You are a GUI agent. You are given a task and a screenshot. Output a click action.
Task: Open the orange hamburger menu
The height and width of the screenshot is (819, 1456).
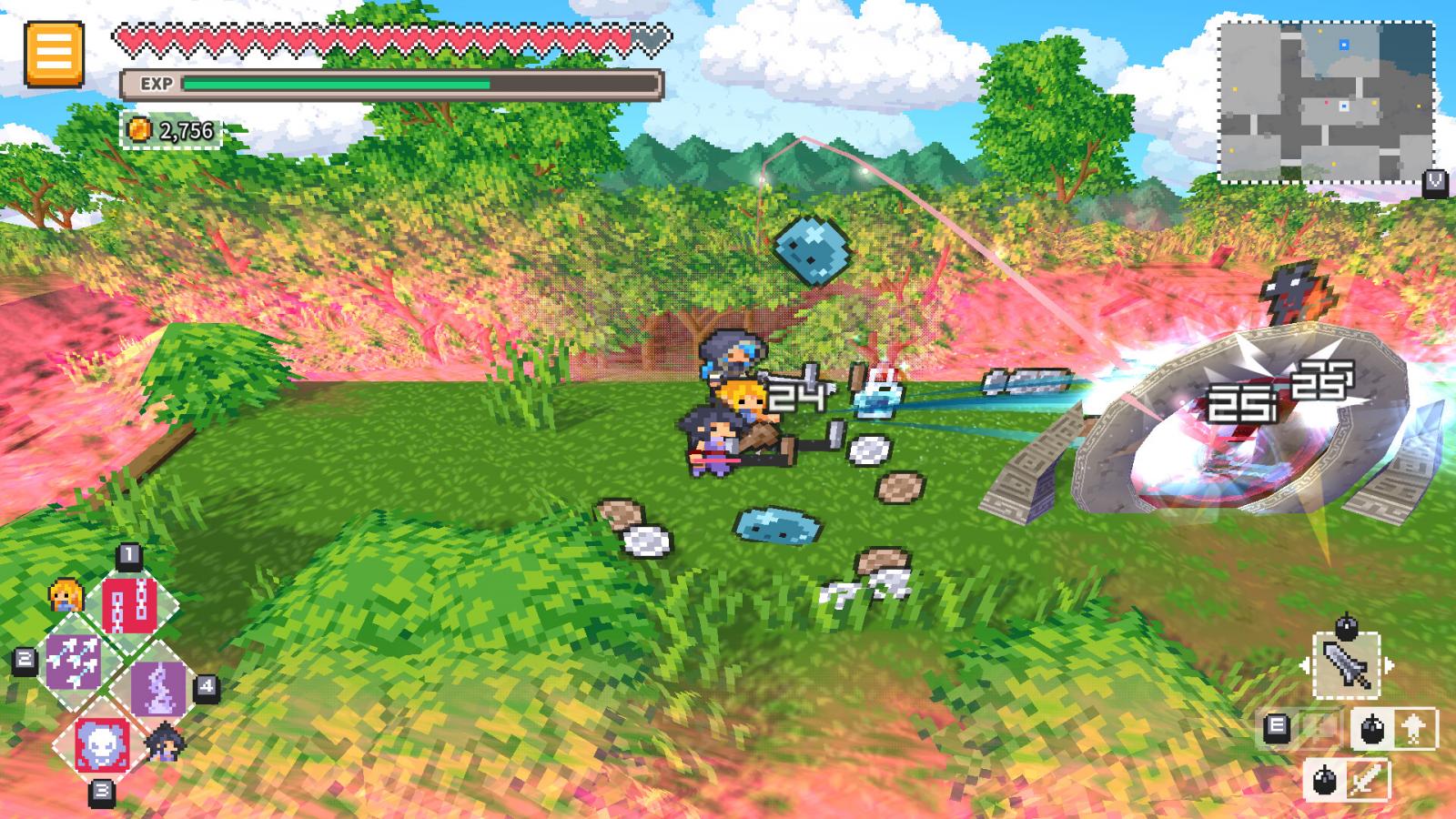(54, 54)
